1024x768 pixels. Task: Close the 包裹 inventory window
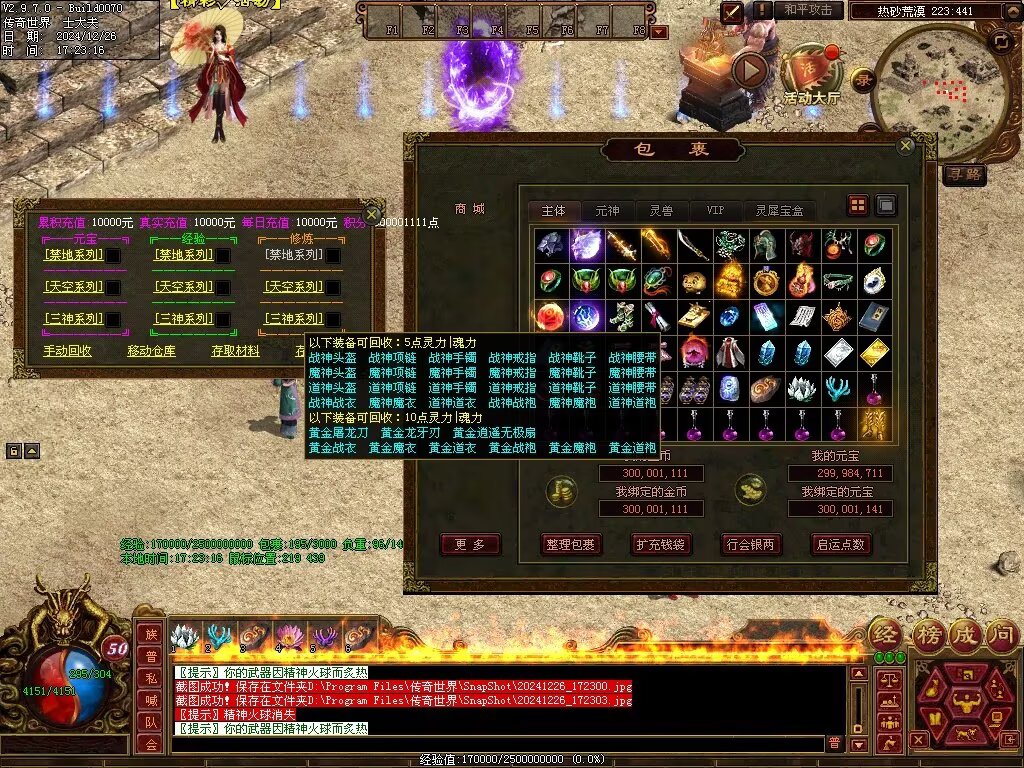pos(905,145)
